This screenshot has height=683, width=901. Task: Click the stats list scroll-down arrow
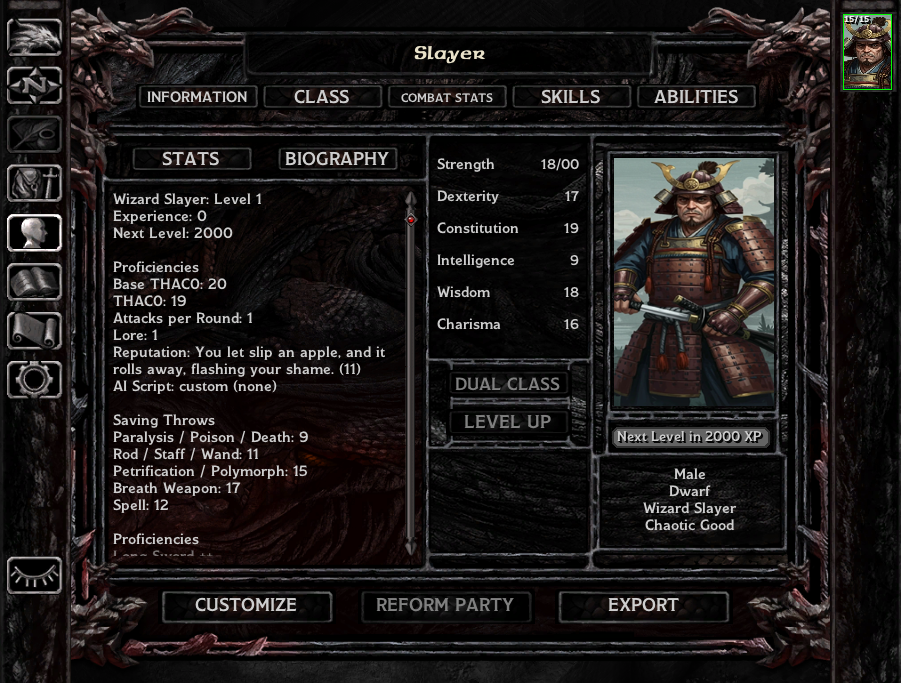(x=410, y=547)
